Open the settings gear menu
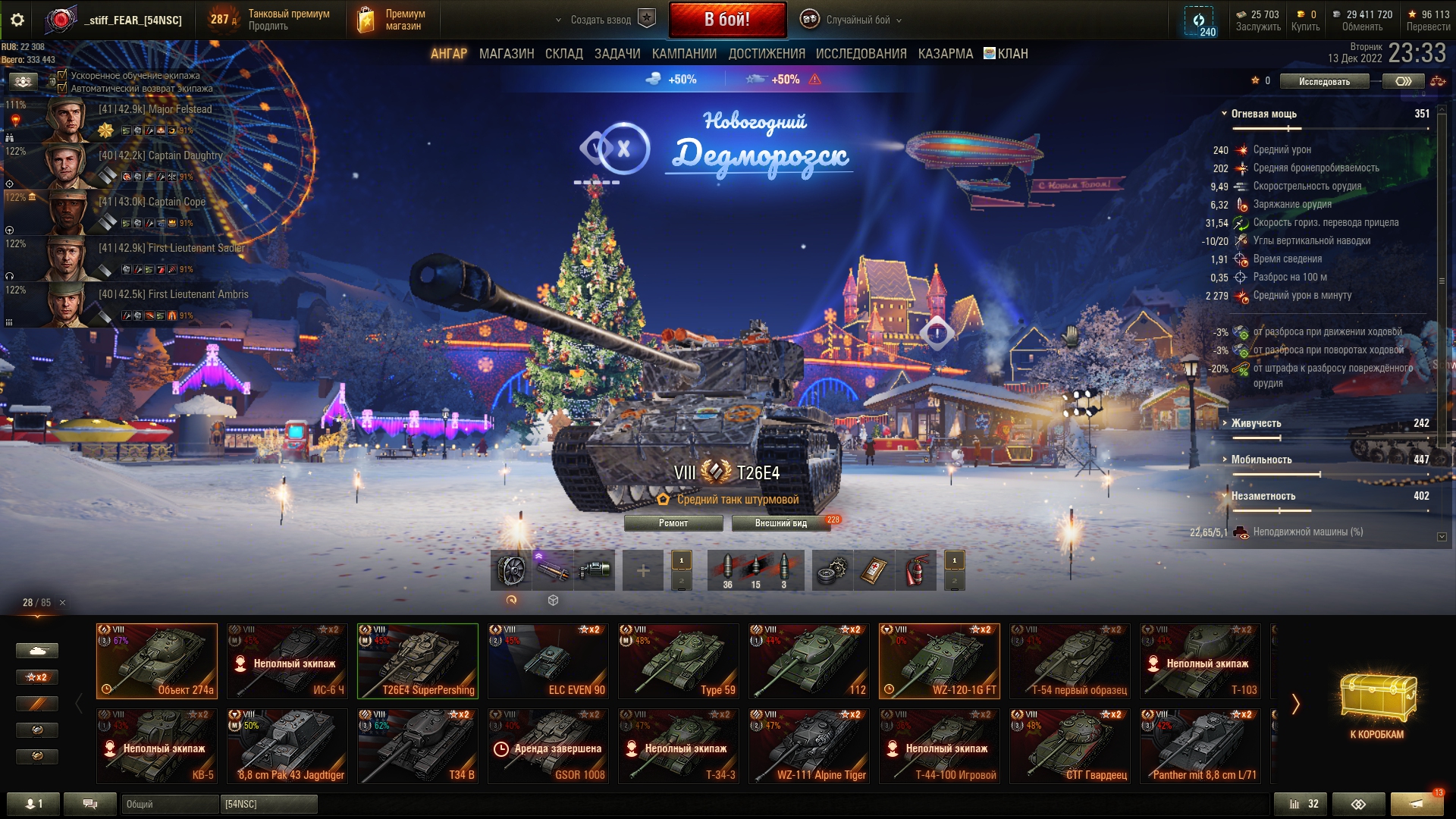The width and height of the screenshot is (1456, 819). 17,20
